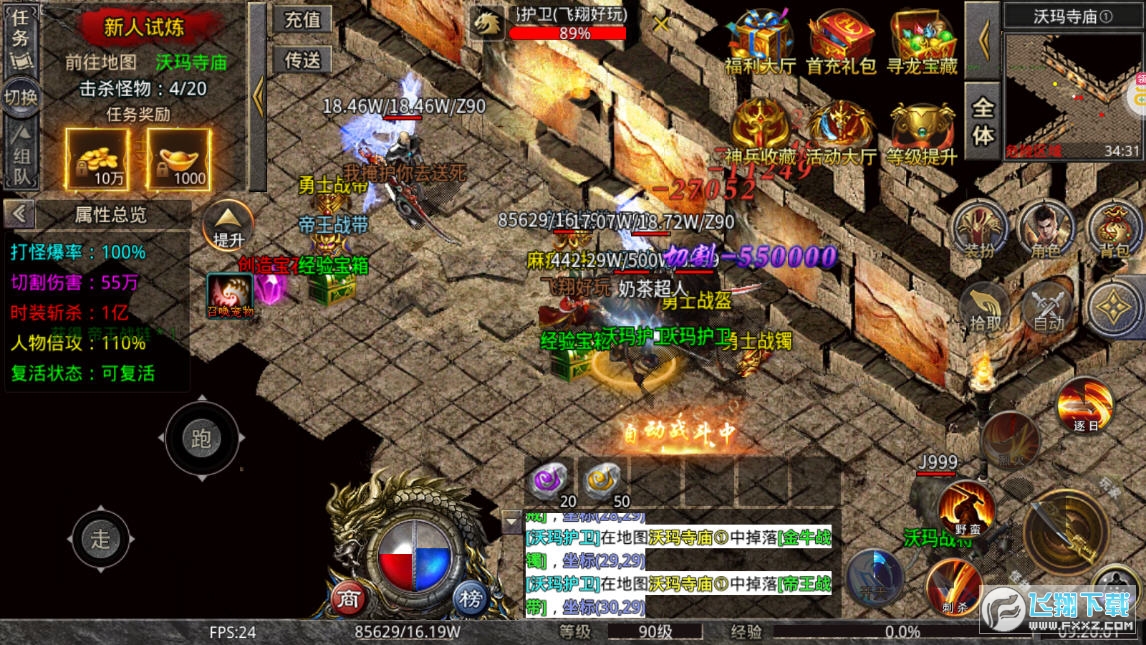Claim the 首充礼包 first recharge pack
The image size is (1146, 645).
[841, 43]
